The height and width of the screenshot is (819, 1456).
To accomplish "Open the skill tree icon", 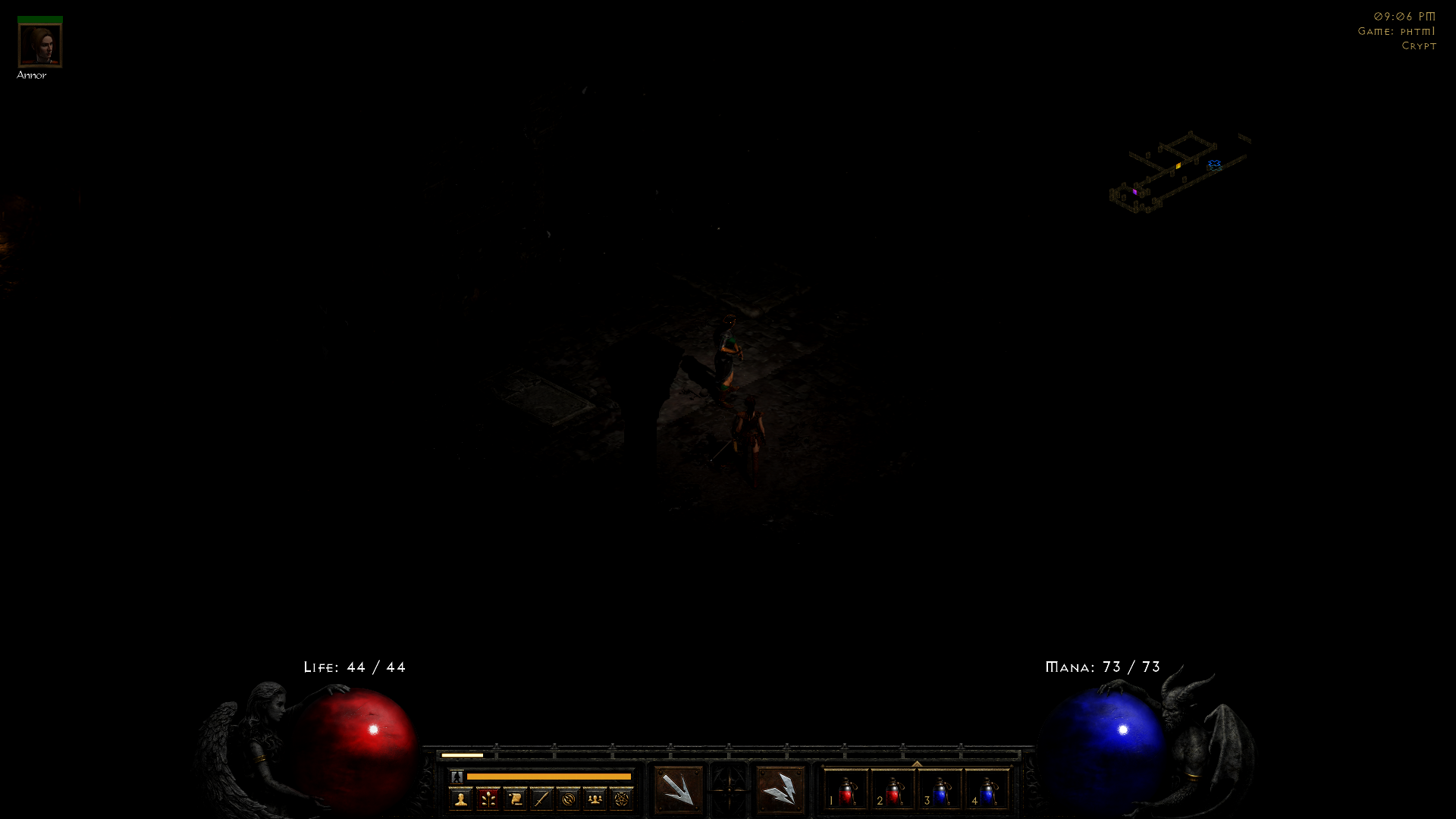I will coord(486,799).
